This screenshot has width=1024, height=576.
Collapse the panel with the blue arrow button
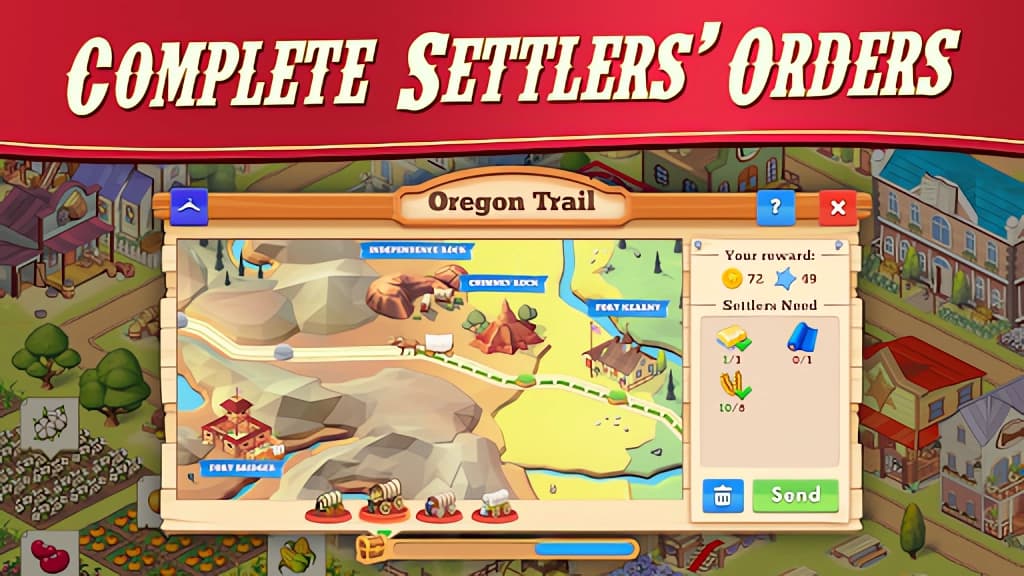tap(188, 206)
